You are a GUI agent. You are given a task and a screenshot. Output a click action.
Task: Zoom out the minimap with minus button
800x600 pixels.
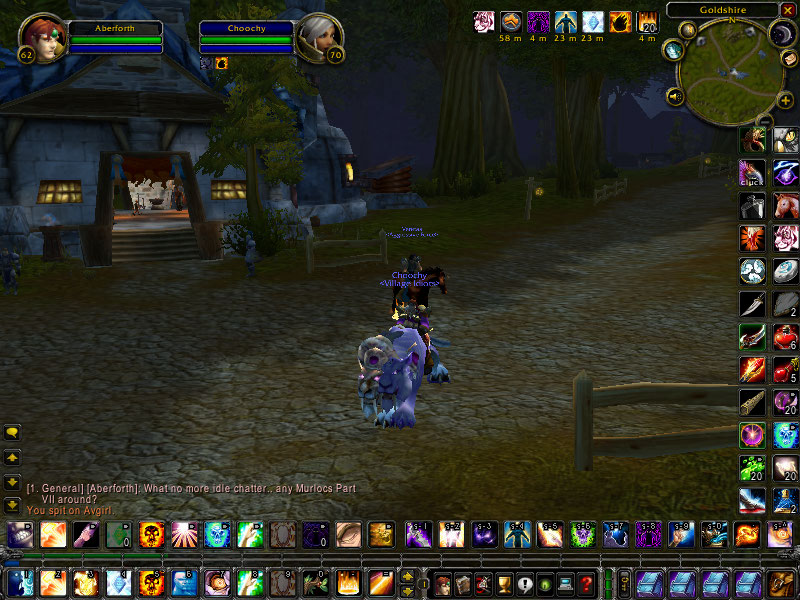pyautogui.click(x=766, y=120)
